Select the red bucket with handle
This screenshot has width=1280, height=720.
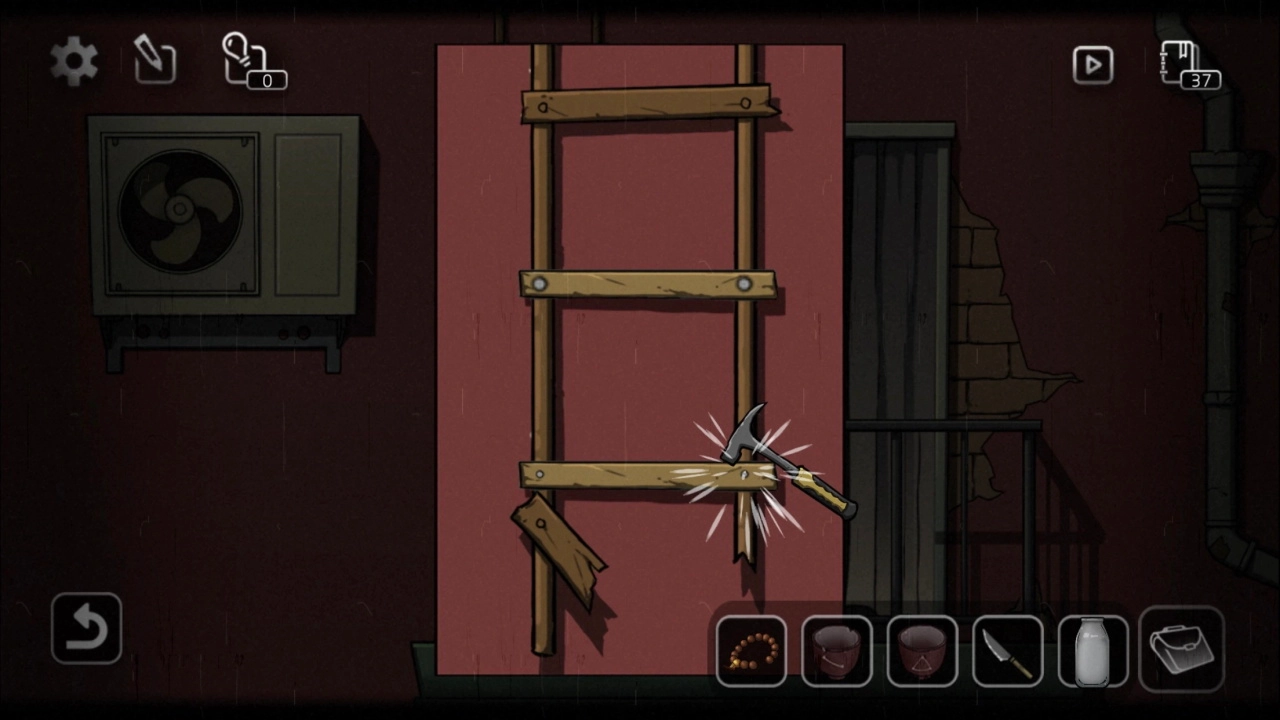point(836,652)
